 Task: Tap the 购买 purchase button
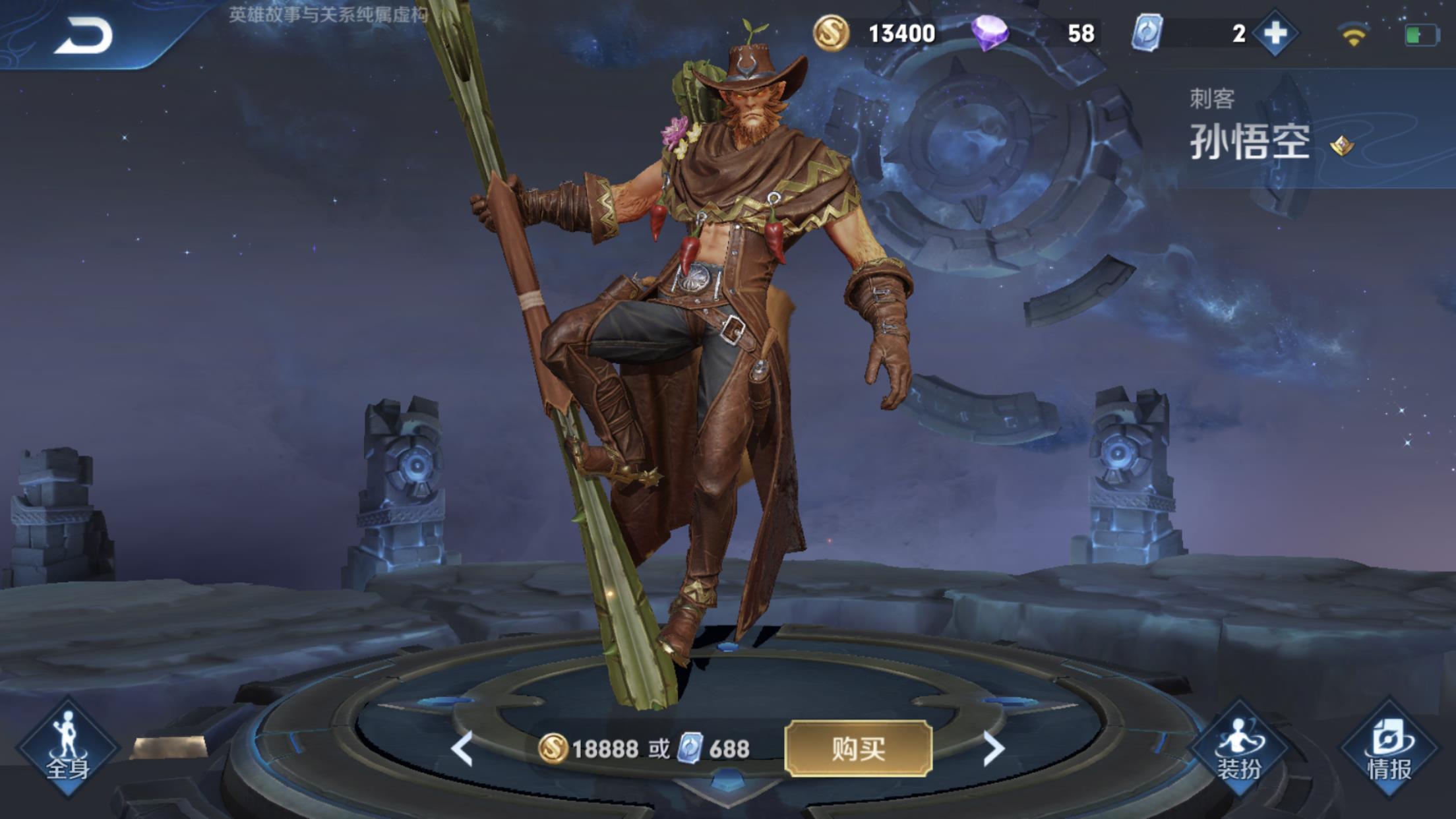[x=858, y=748]
